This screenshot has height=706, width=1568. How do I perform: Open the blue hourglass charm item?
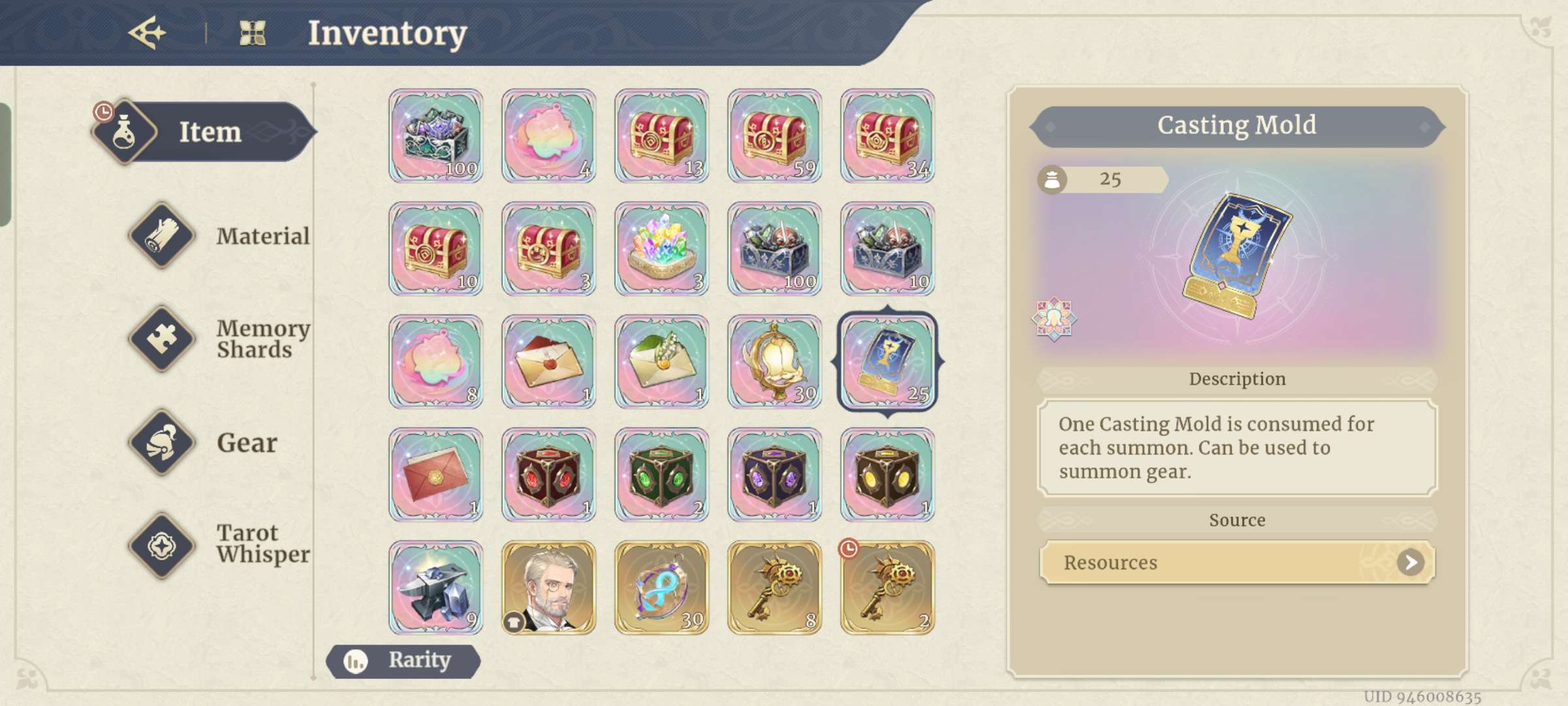(661, 587)
